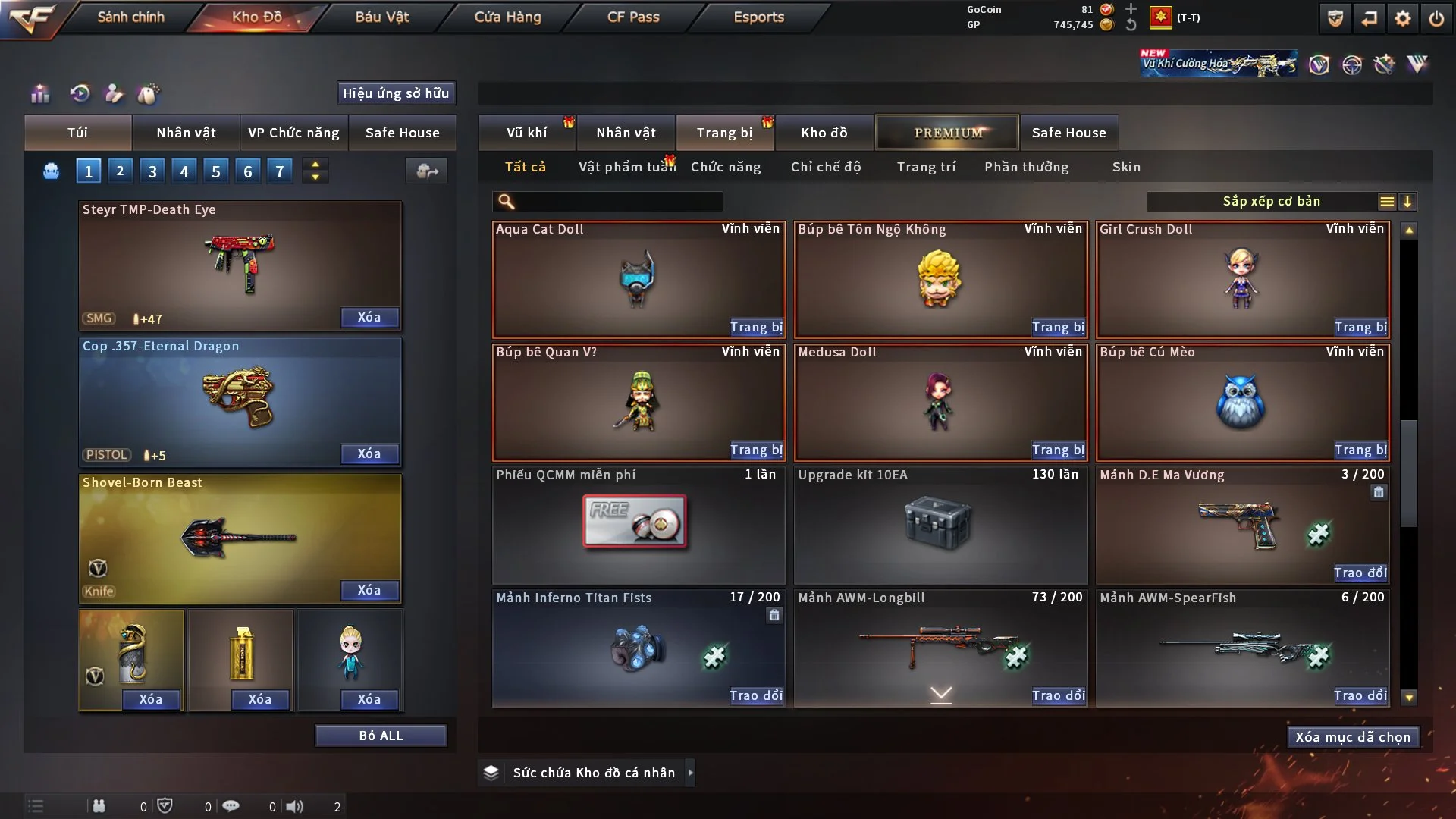Image resolution: width=1456 pixels, height=819 pixels.
Task: Open the Sắp xếp cơ bản sort dropdown
Action: [x=1271, y=201]
